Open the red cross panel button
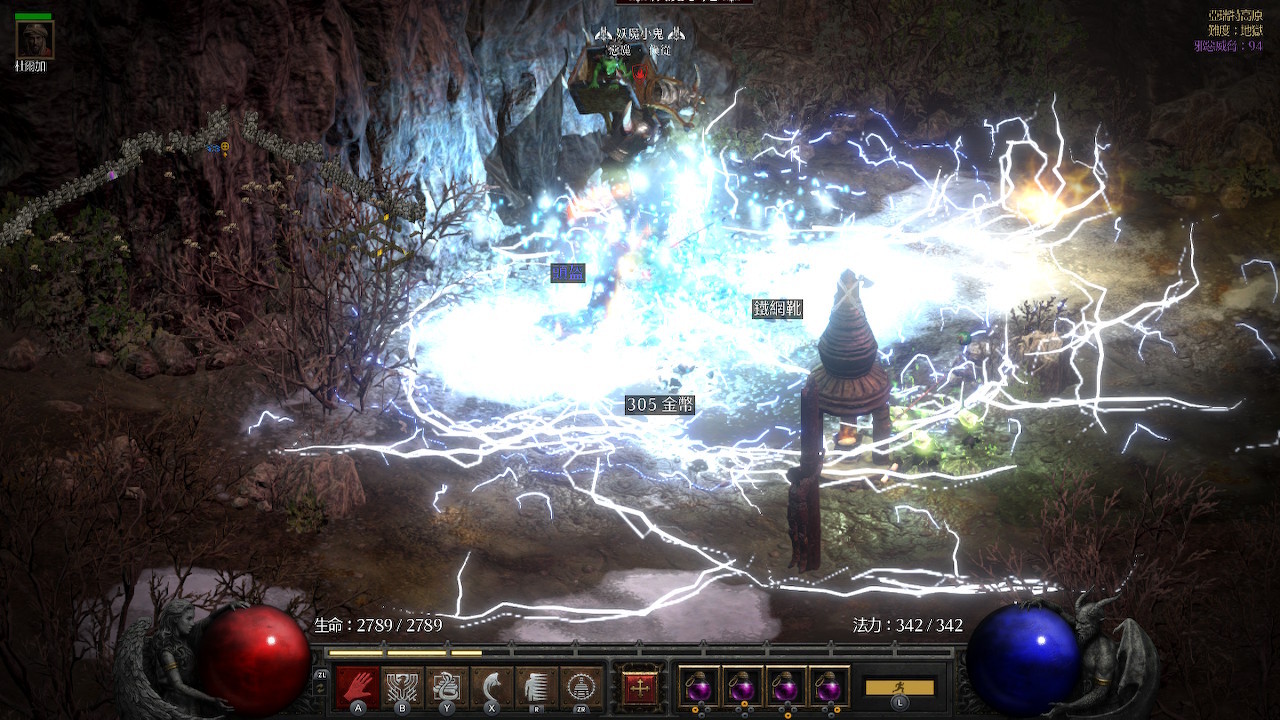The width and height of the screenshot is (1280, 720). click(x=640, y=687)
